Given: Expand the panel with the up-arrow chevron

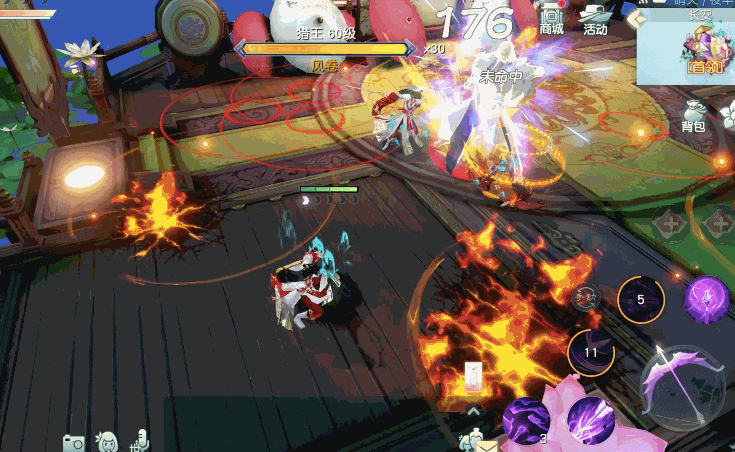Looking at the screenshot, I should pos(474,411).
